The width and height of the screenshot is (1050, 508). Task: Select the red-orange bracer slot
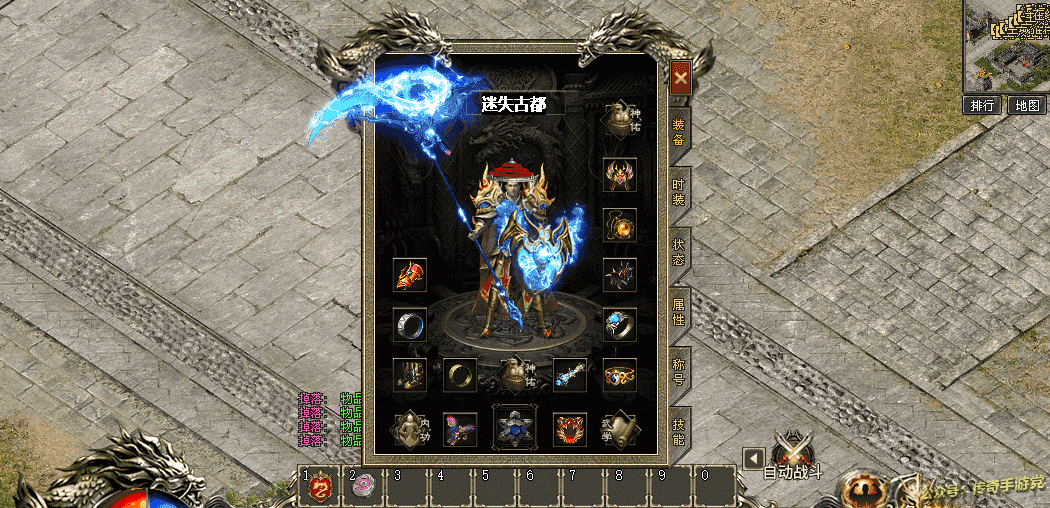coord(410,274)
